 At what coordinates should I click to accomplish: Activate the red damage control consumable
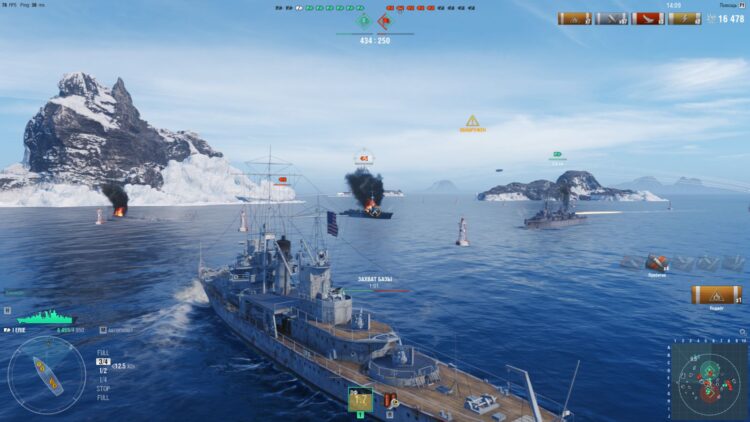[x=390, y=401]
